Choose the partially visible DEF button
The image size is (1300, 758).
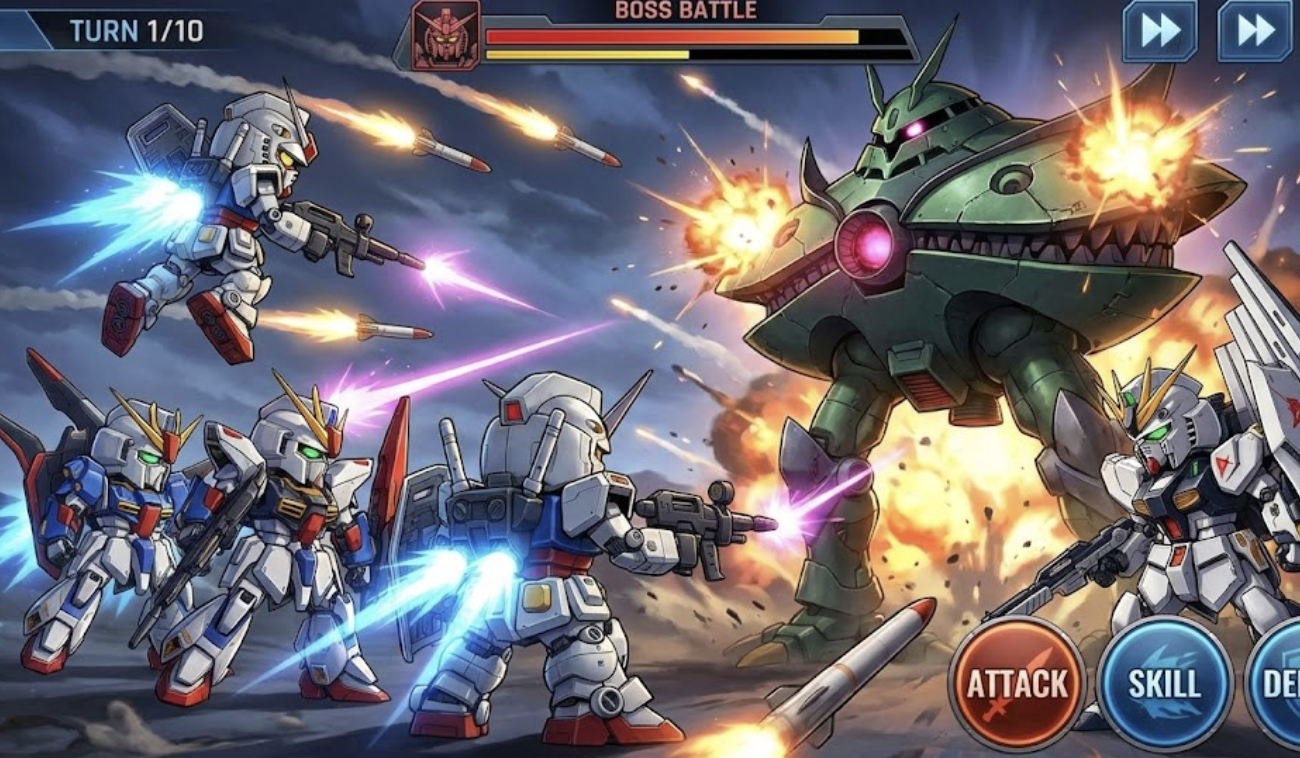coord(1278,684)
